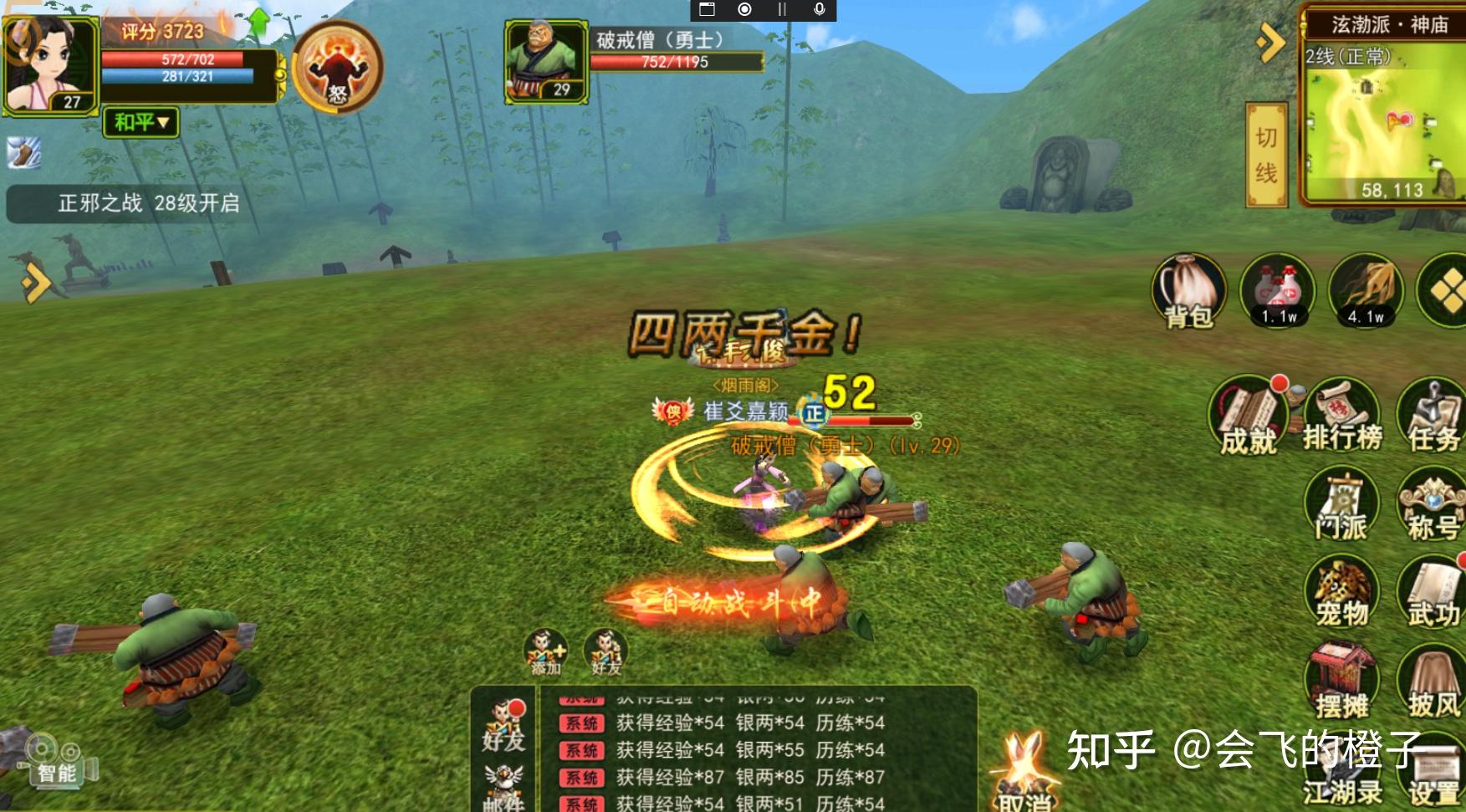Screen dimensions: 1466x812
Task: Activate the 怒 rage skill icon
Action: coord(335,67)
